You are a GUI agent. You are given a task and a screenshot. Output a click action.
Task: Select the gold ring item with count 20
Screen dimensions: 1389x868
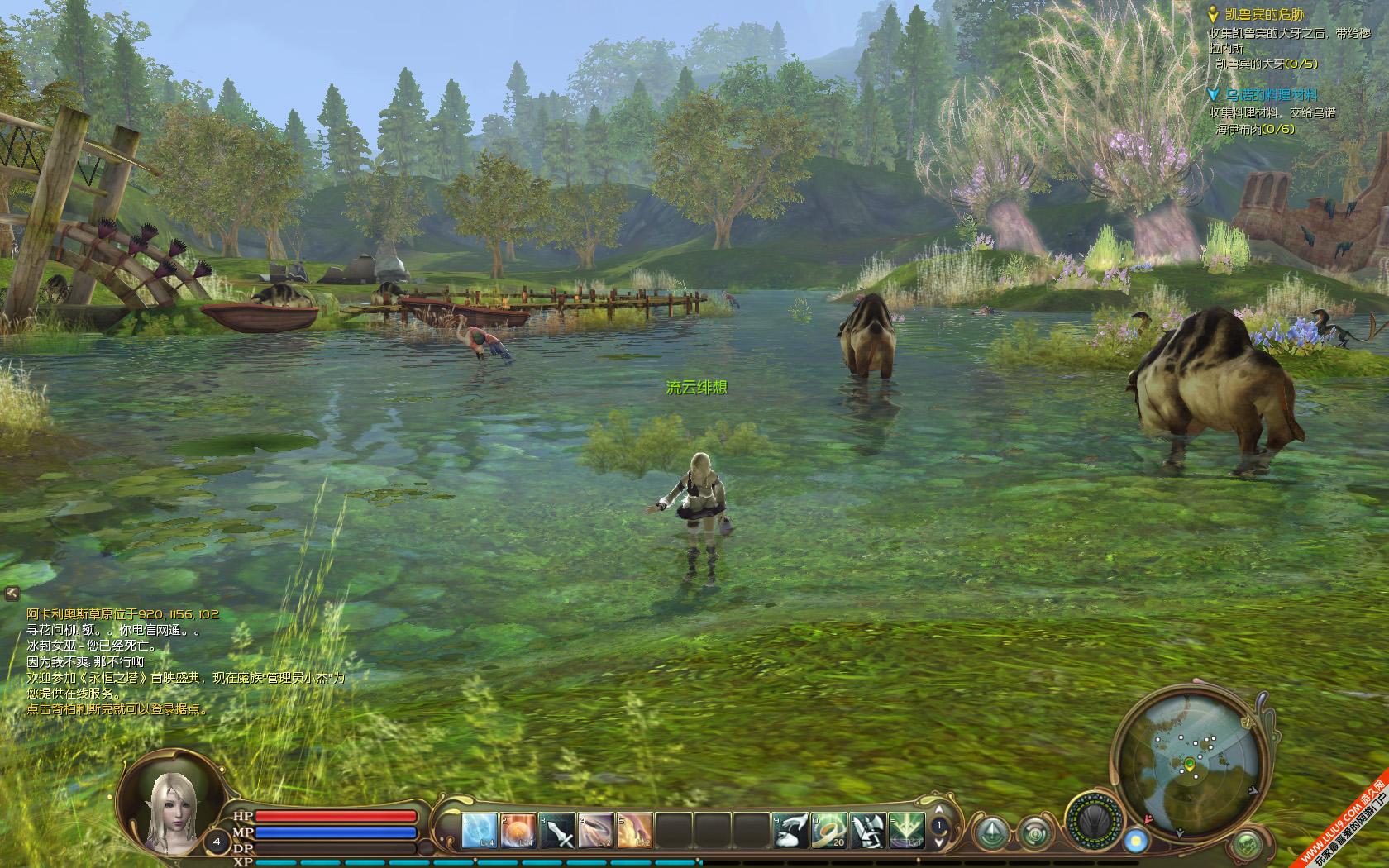click(x=829, y=831)
